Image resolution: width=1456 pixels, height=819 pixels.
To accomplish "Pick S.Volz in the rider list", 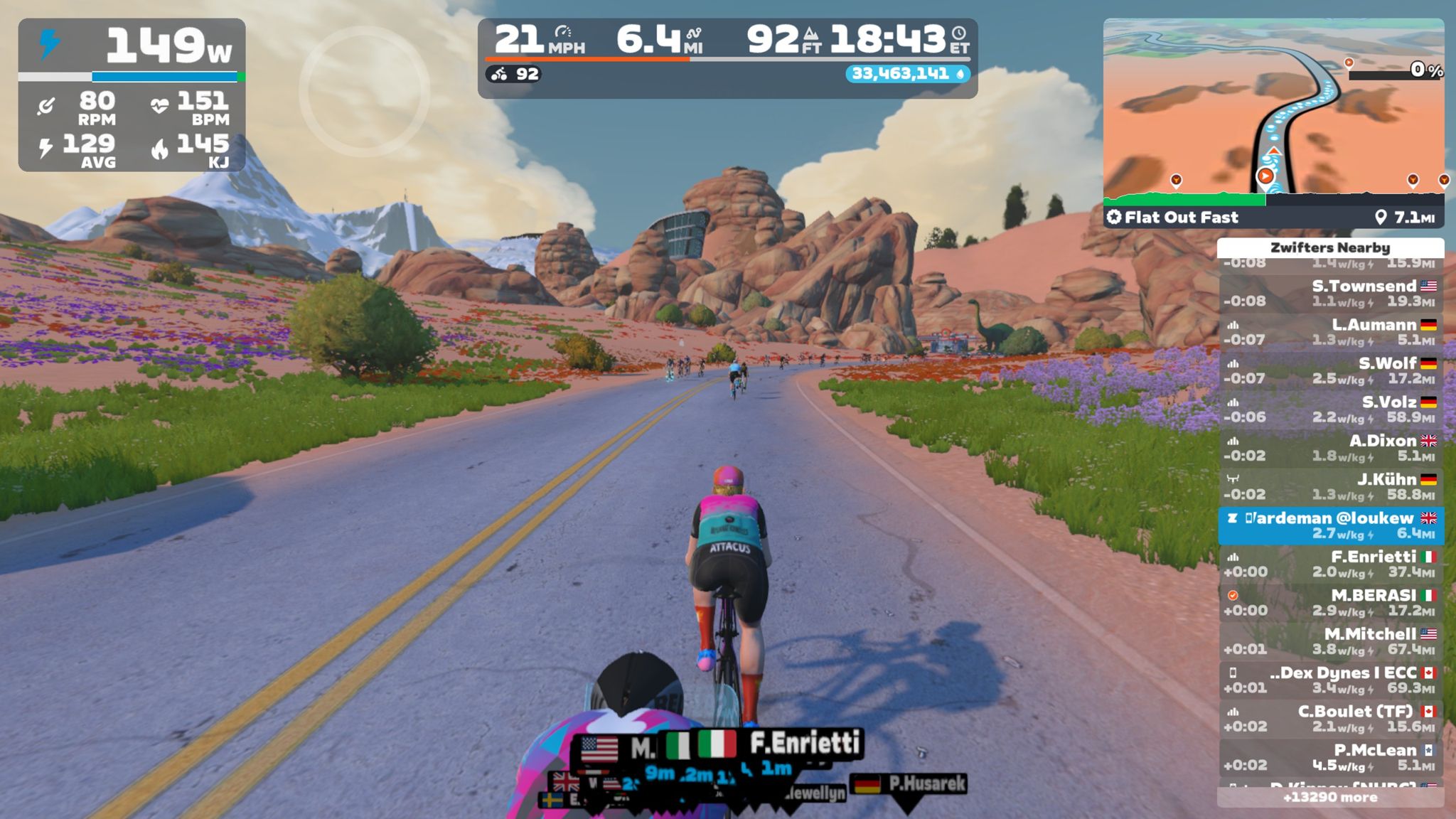I will coord(1331,409).
